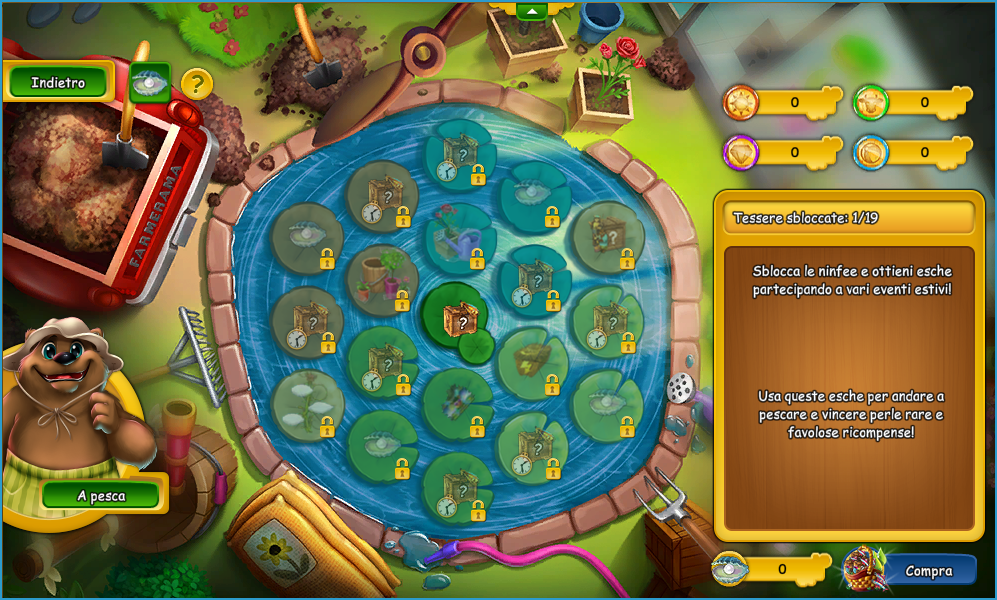
Task: Open help with the yellow question mark
Action: click(196, 84)
